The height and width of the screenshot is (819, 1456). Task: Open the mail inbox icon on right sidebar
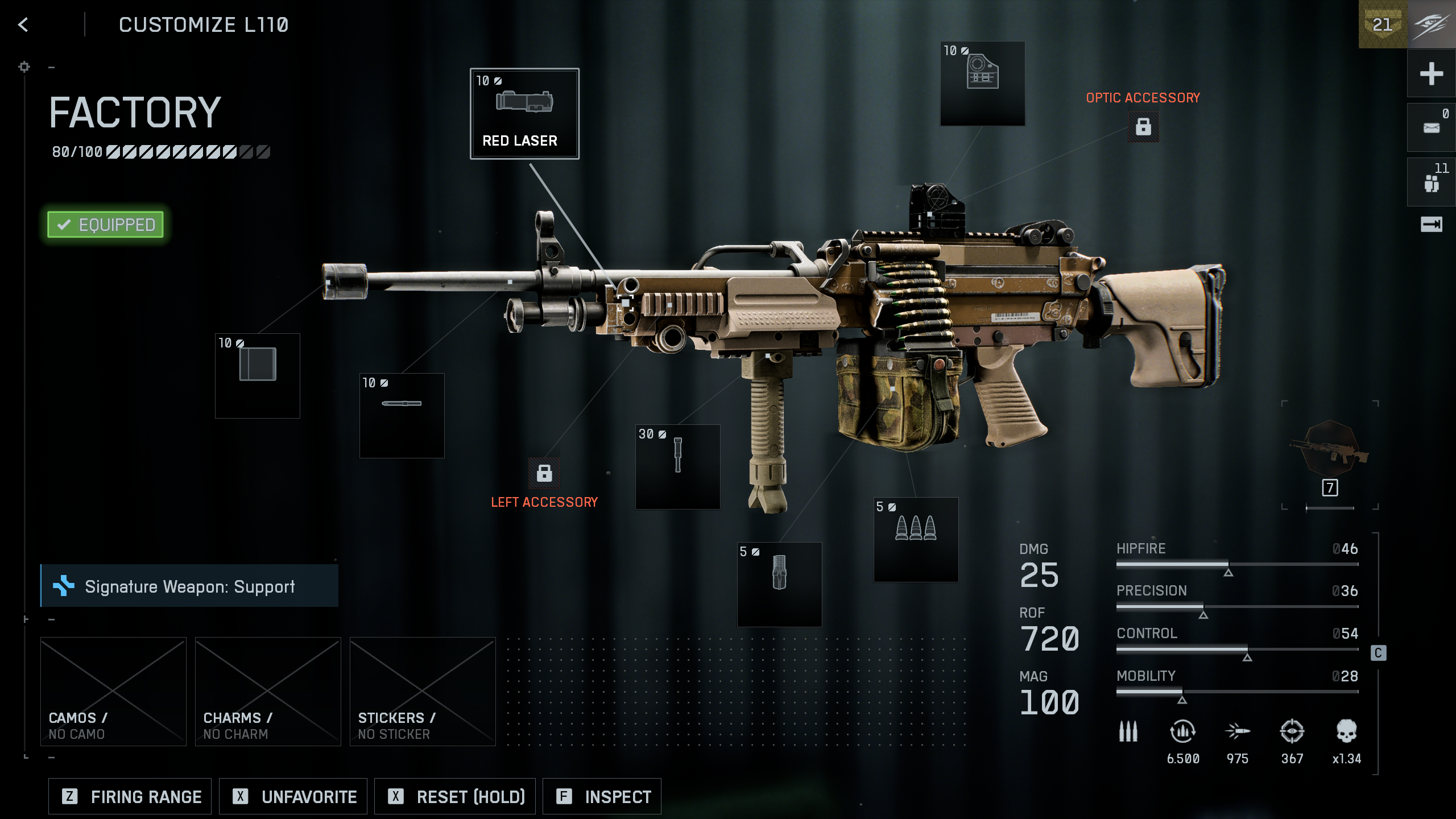pos(1431,126)
